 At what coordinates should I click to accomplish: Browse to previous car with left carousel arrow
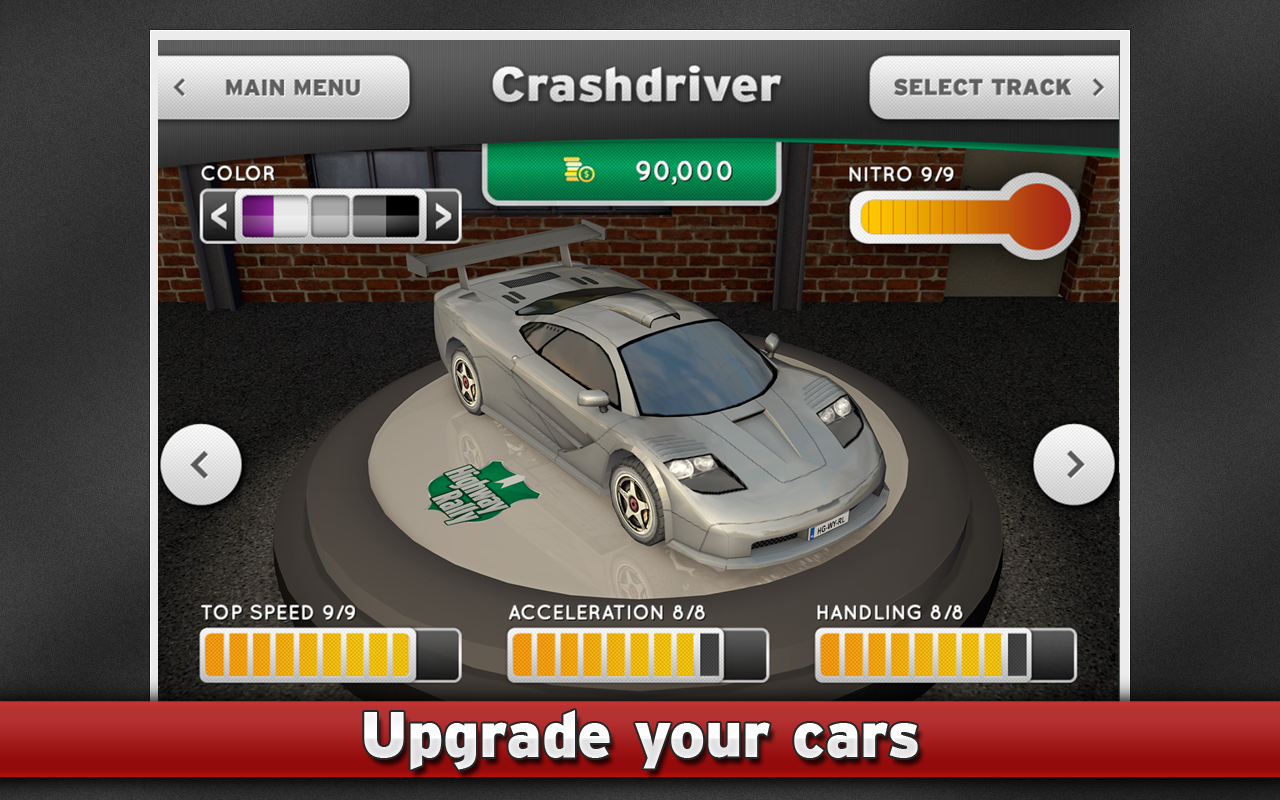click(x=201, y=463)
